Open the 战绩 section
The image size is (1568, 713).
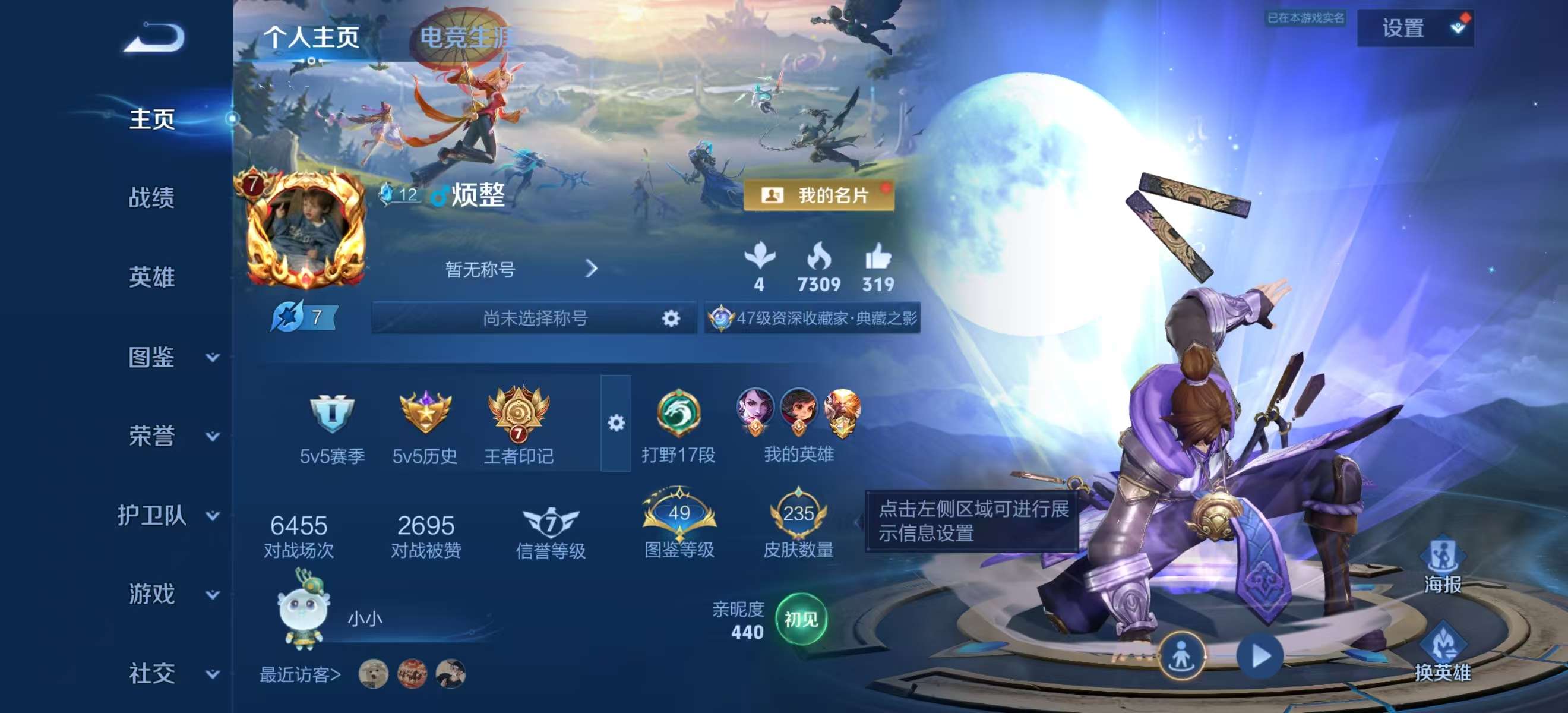point(151,198)
